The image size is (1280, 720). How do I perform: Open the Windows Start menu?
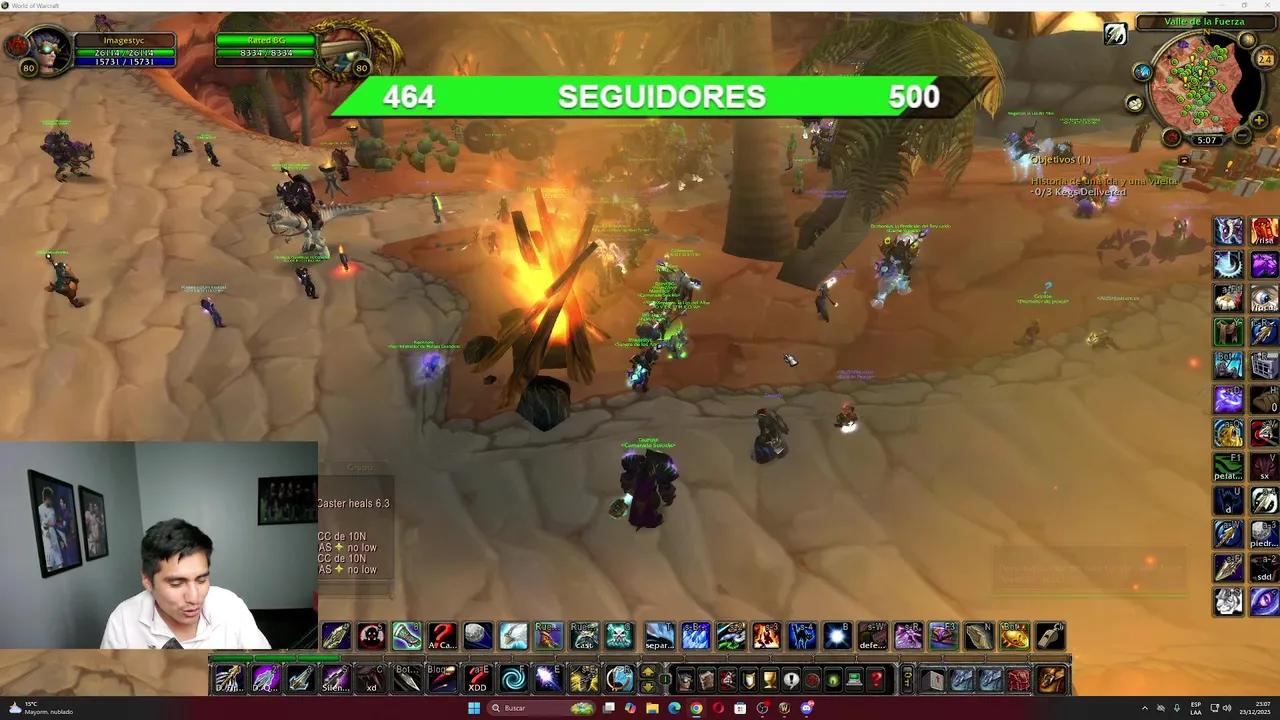473,708
